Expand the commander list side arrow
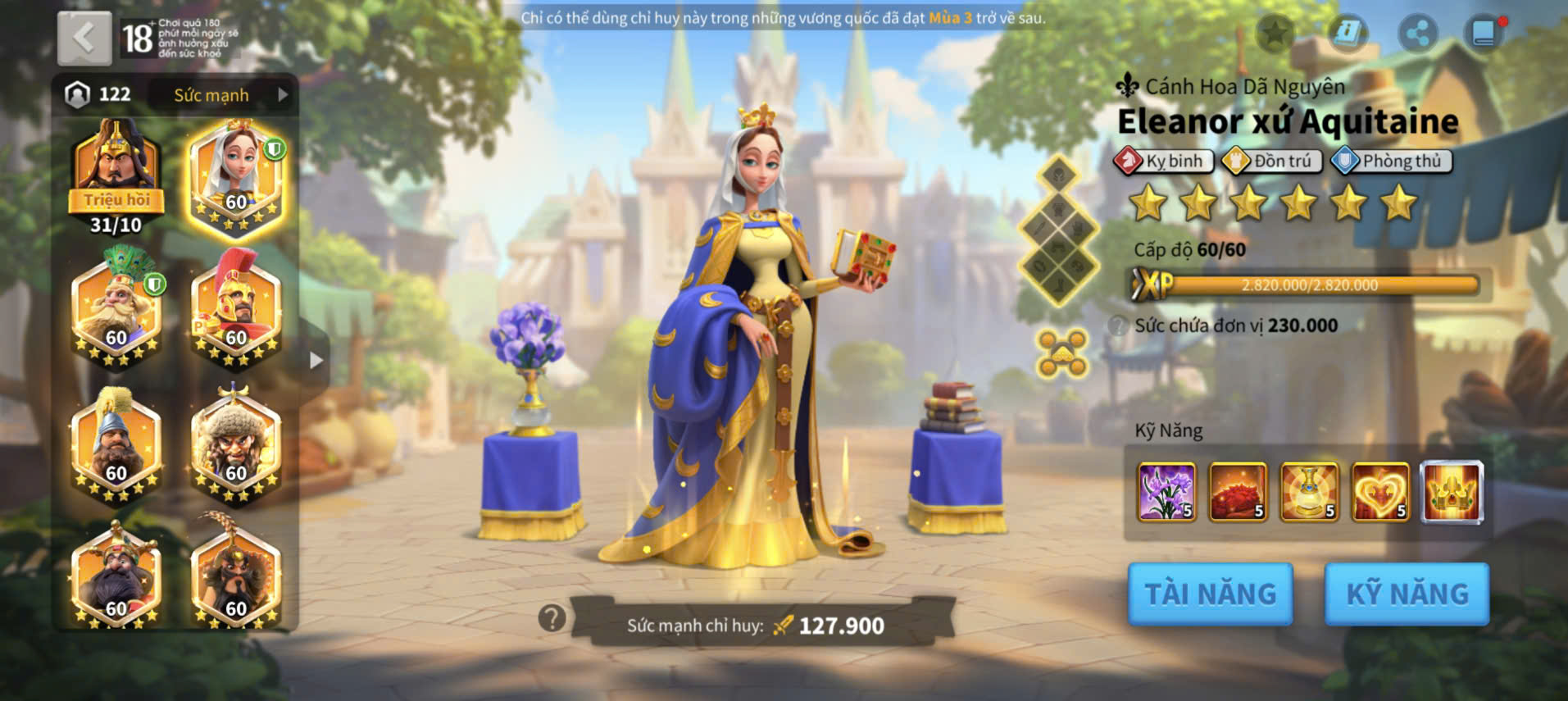The image size is (1568, 701). (316, 360)
